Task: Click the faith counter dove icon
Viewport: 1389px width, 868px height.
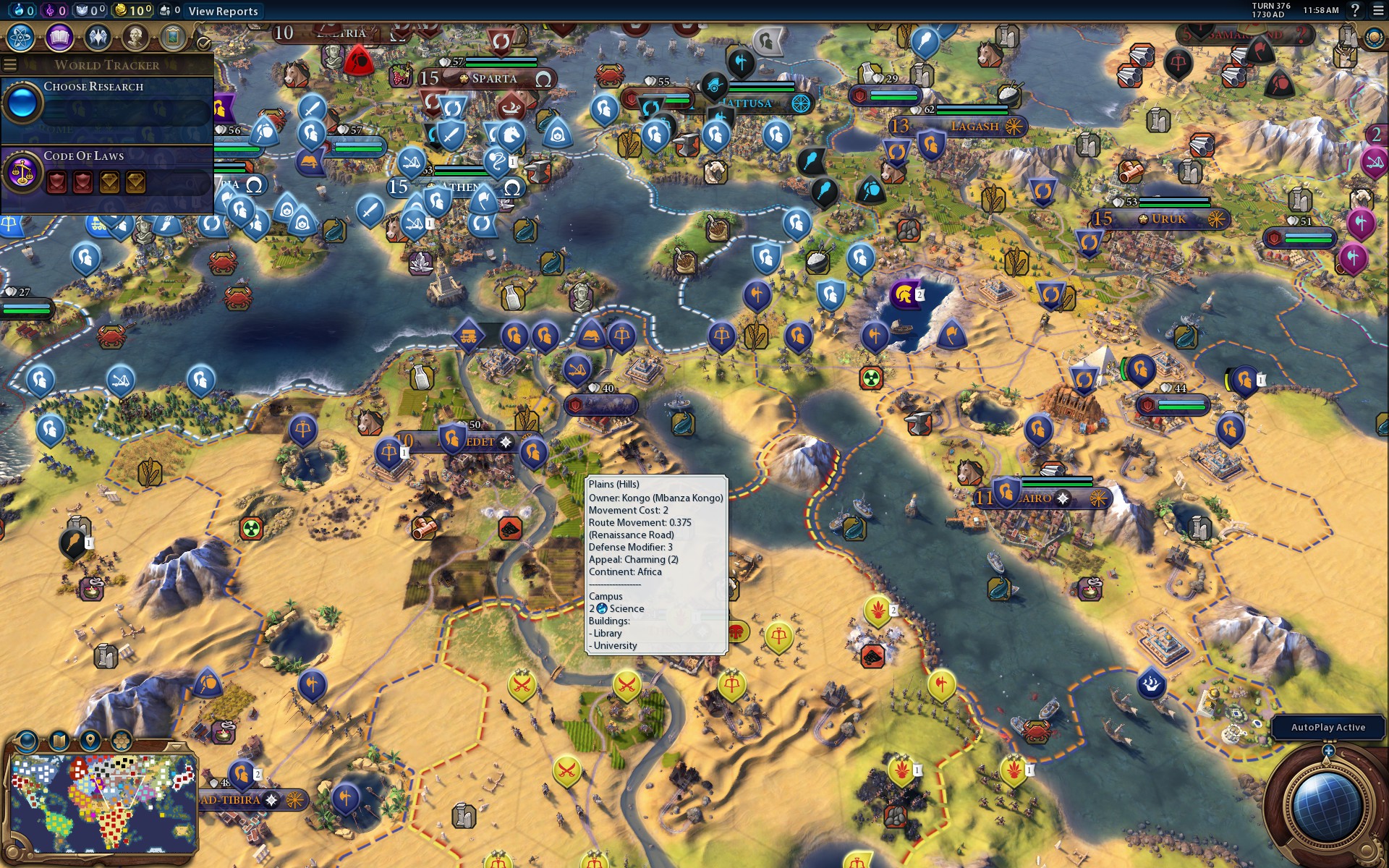Action: (x=82, y=11)
